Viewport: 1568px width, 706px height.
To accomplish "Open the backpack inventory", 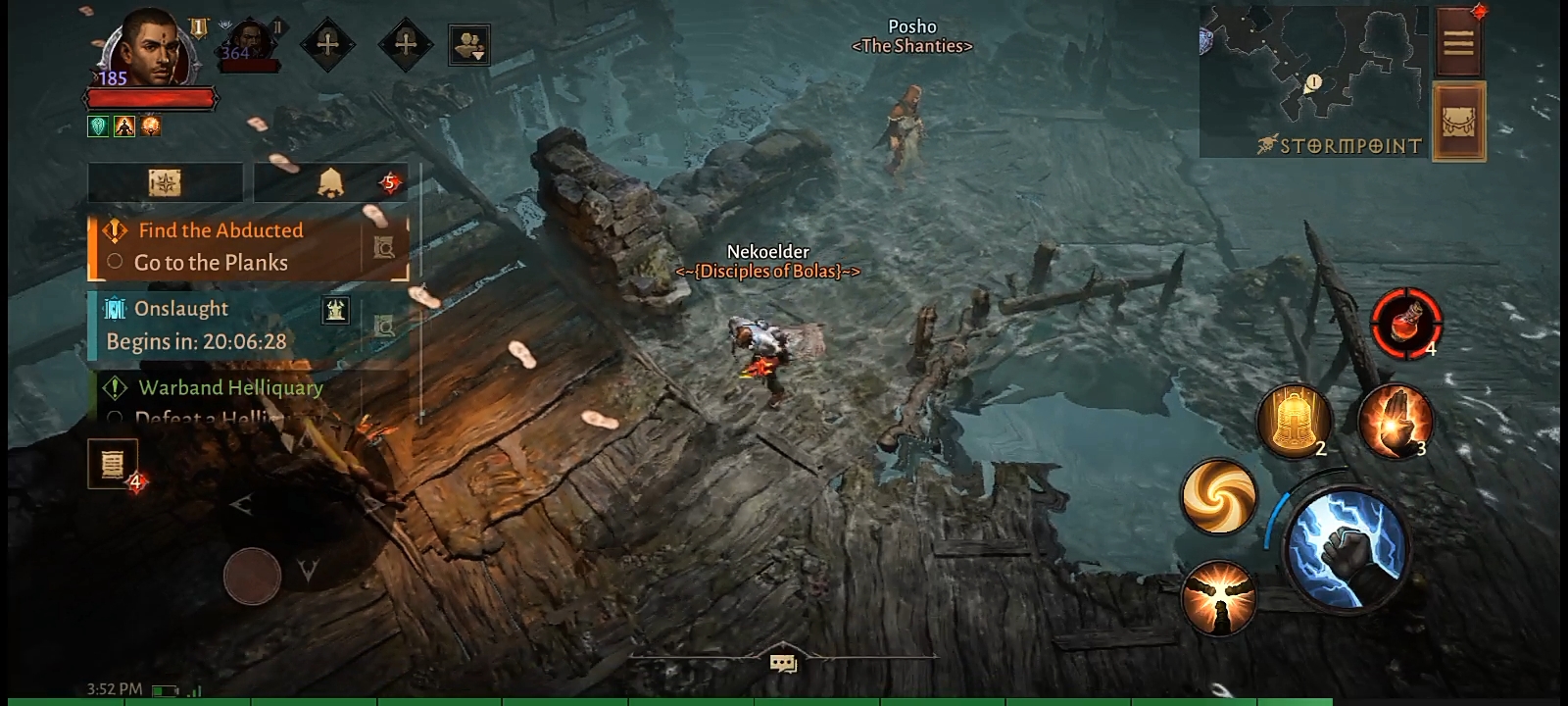I will pos(1458,122).
